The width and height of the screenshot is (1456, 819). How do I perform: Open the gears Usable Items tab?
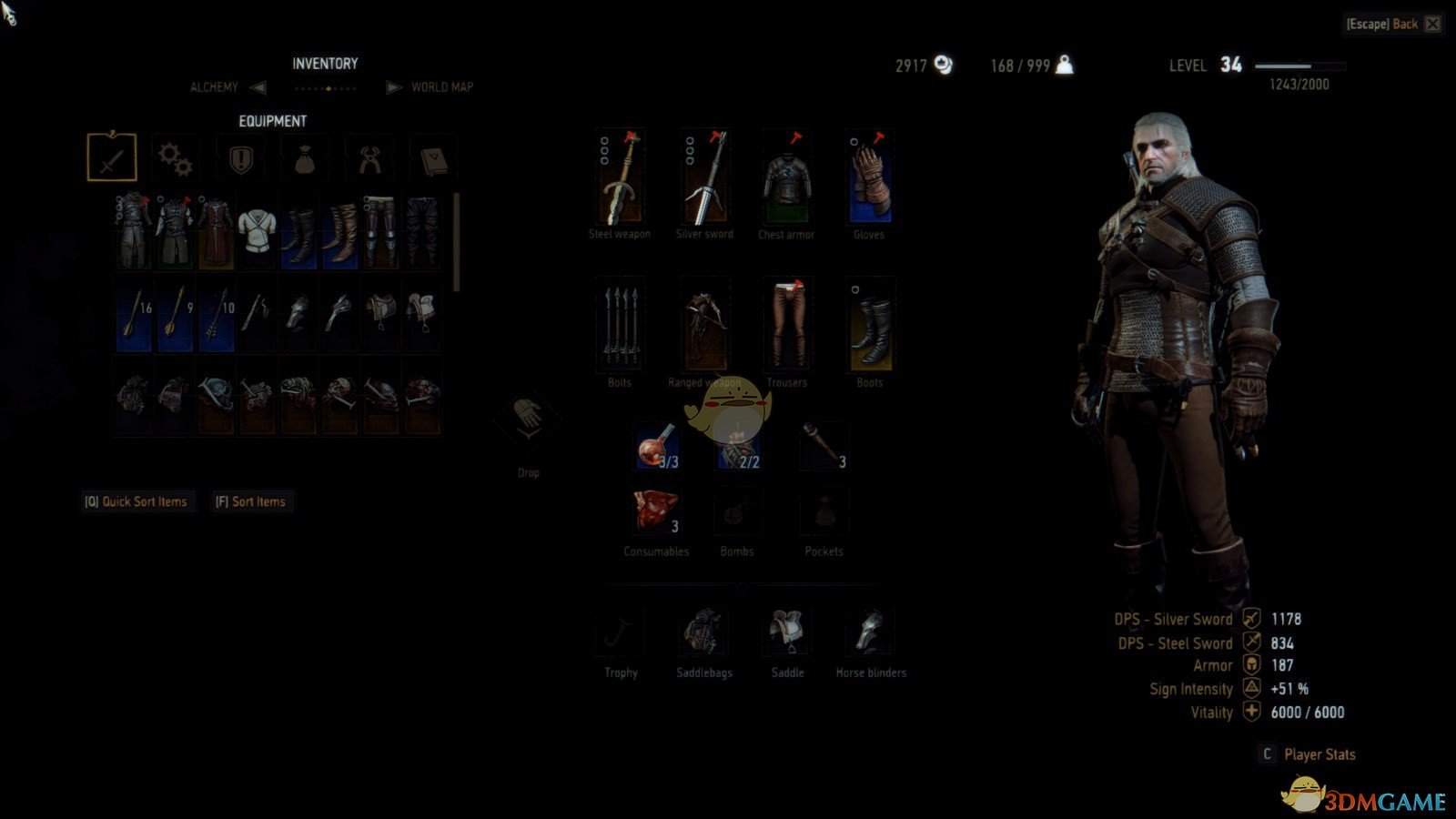[x=175, y=157]
